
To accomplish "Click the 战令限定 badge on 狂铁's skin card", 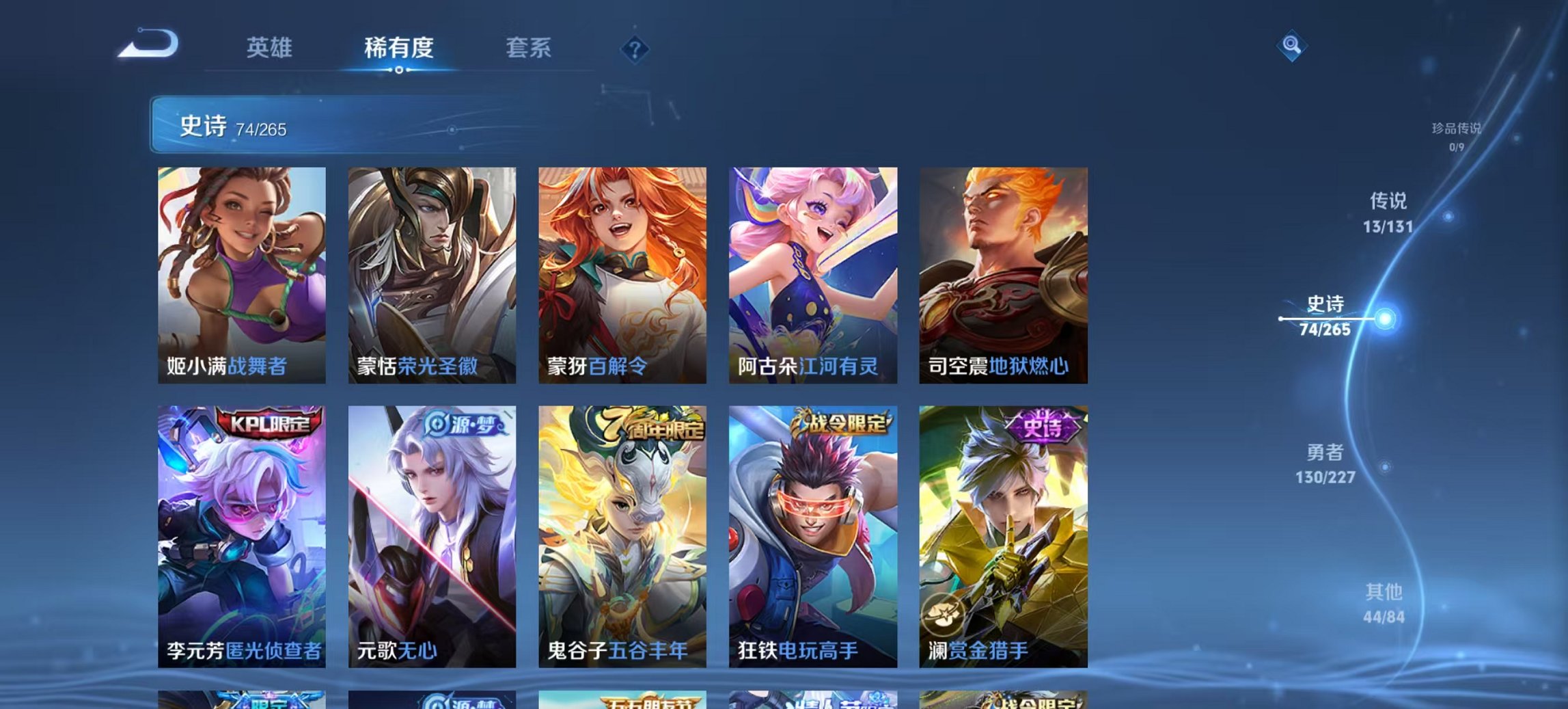I will pyautogui.click(x=844, y=425).
